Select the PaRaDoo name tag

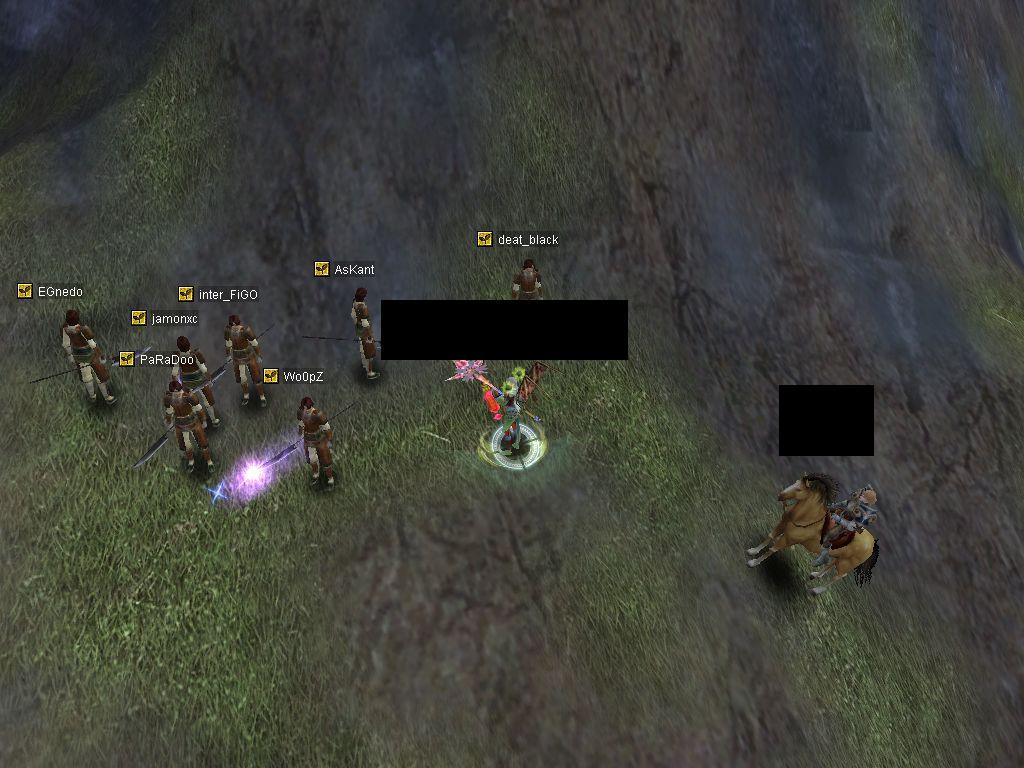click(x=166, y=360)
